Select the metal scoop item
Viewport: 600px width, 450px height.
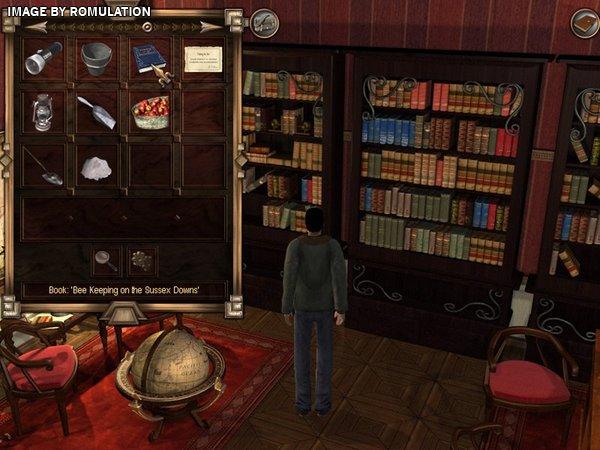point(97,111)
